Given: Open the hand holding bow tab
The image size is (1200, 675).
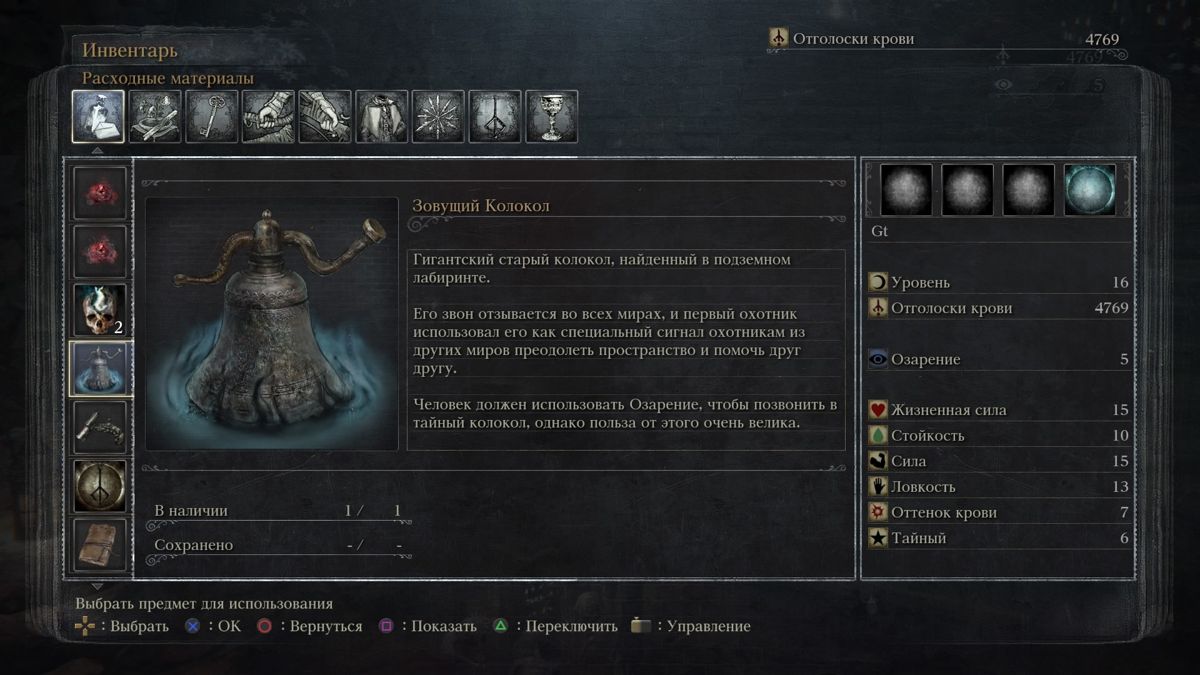Looking at the screenshot, I should [325, 116].
